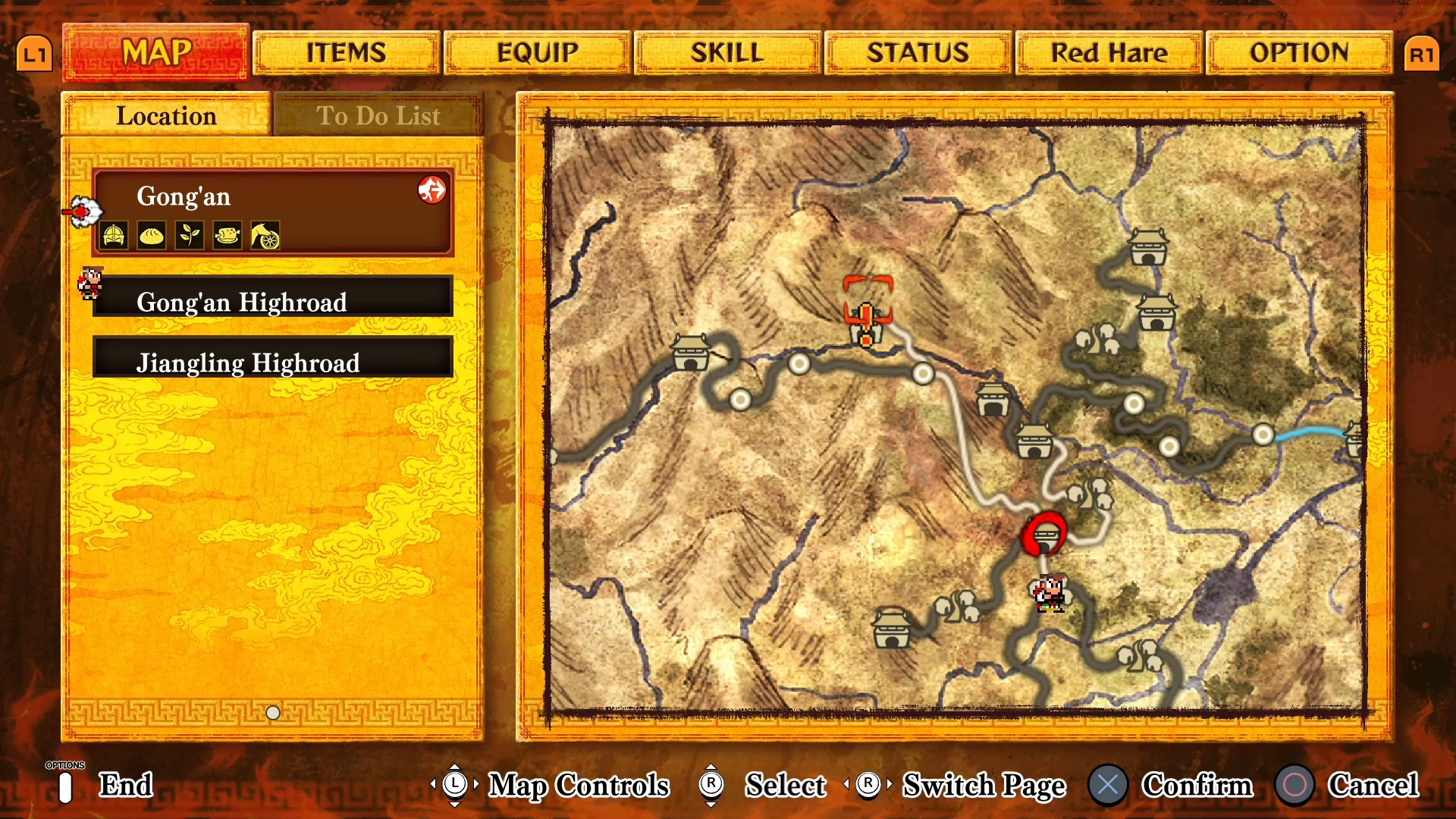Click the herb sprout icon under Gong'an
The image size is (1456, 819).
(x=190, y=236)
